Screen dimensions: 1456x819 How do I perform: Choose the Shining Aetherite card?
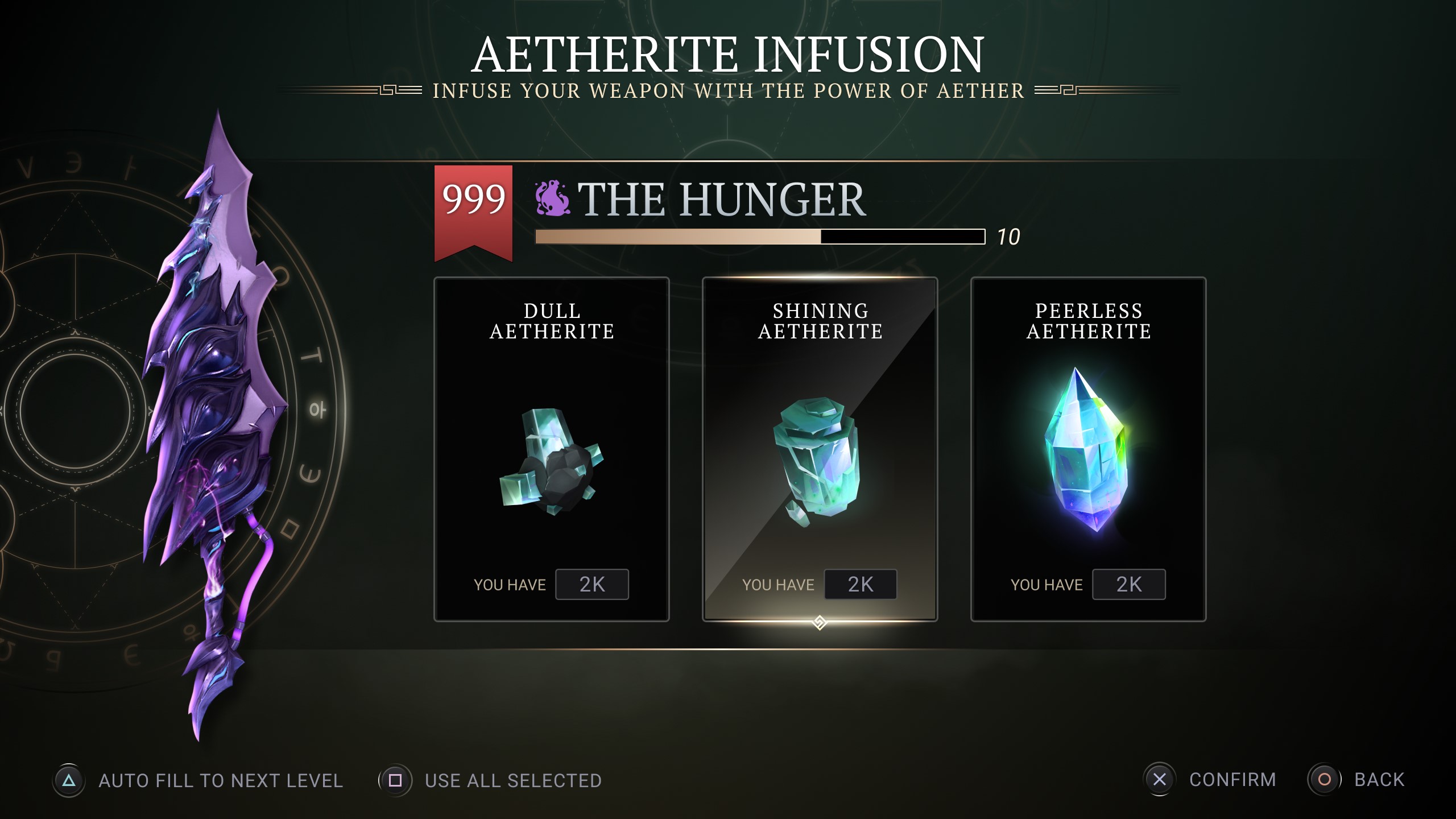click(x=820, y=449)
